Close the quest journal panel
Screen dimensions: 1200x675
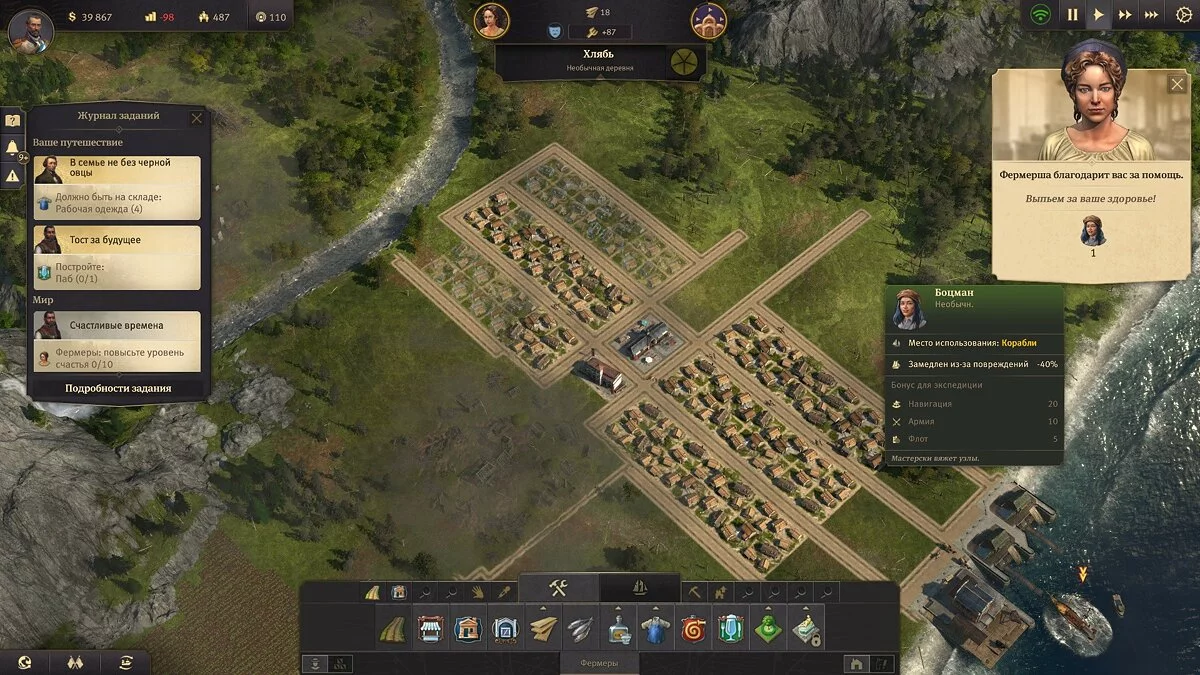coord(197,118)
